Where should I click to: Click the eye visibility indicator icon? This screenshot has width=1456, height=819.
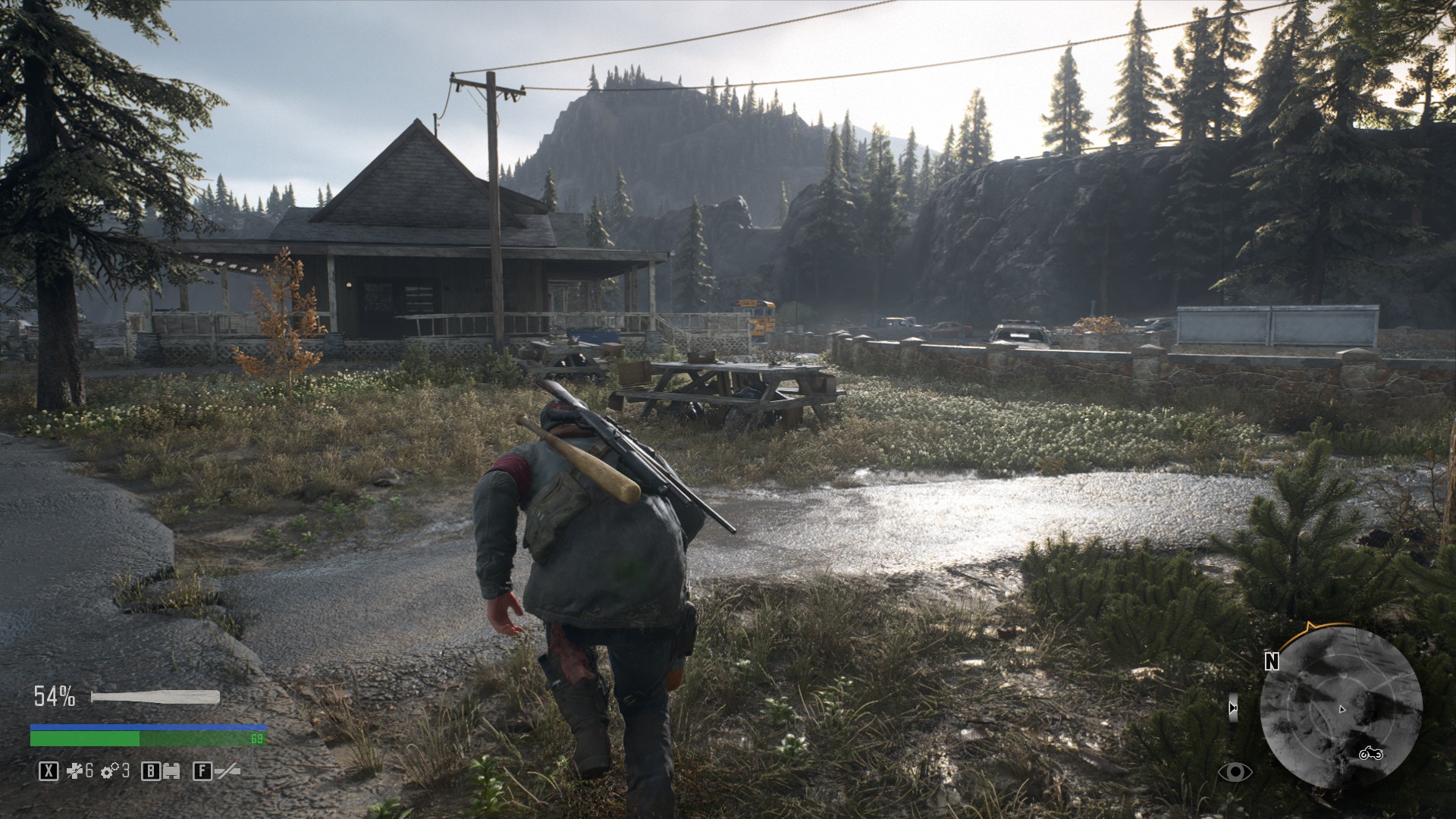click(1235, 772)
